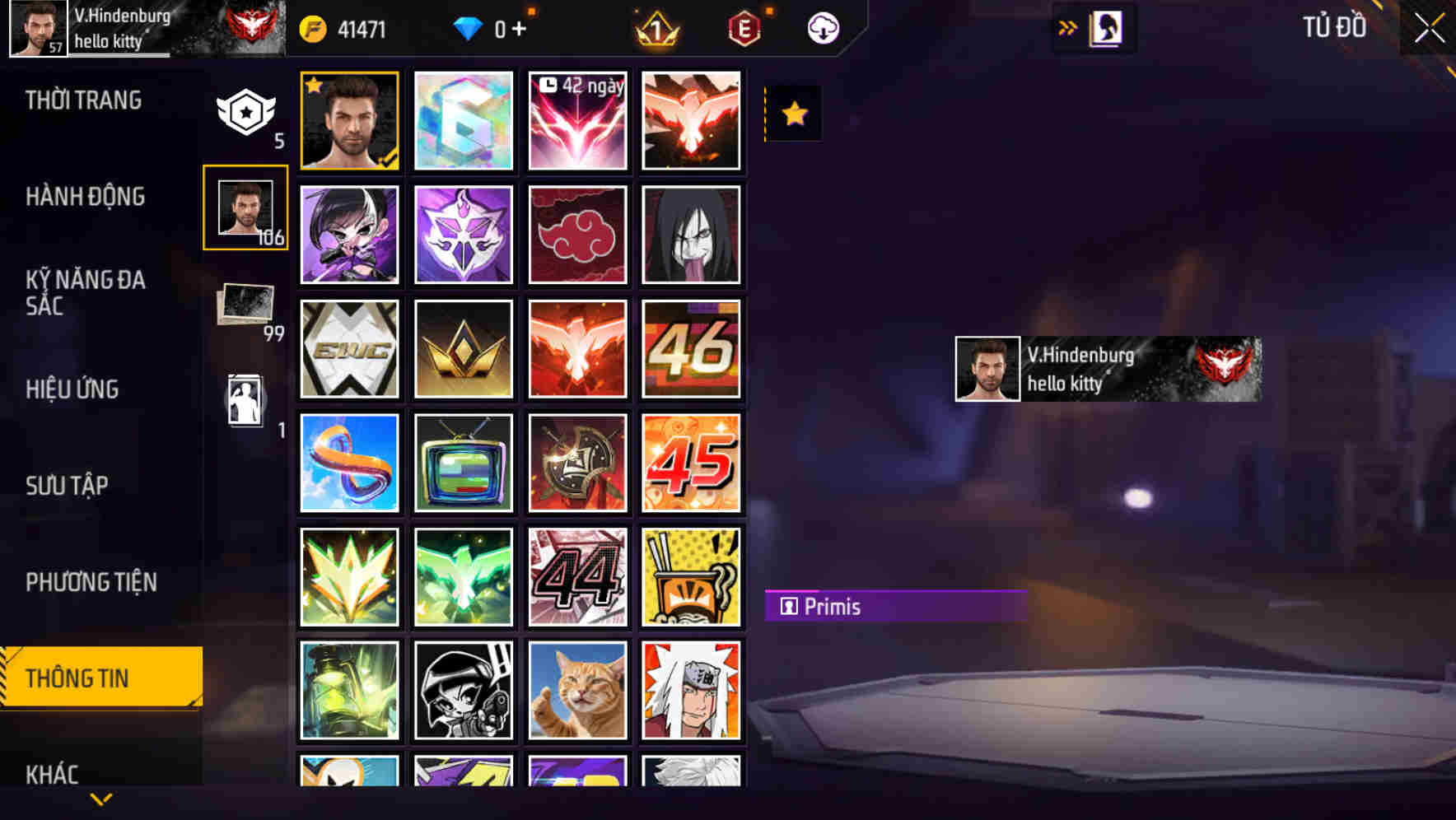The image size is (1456, 820).
Task: Open the photo collection category with 99 items
Action: point(245,305)
